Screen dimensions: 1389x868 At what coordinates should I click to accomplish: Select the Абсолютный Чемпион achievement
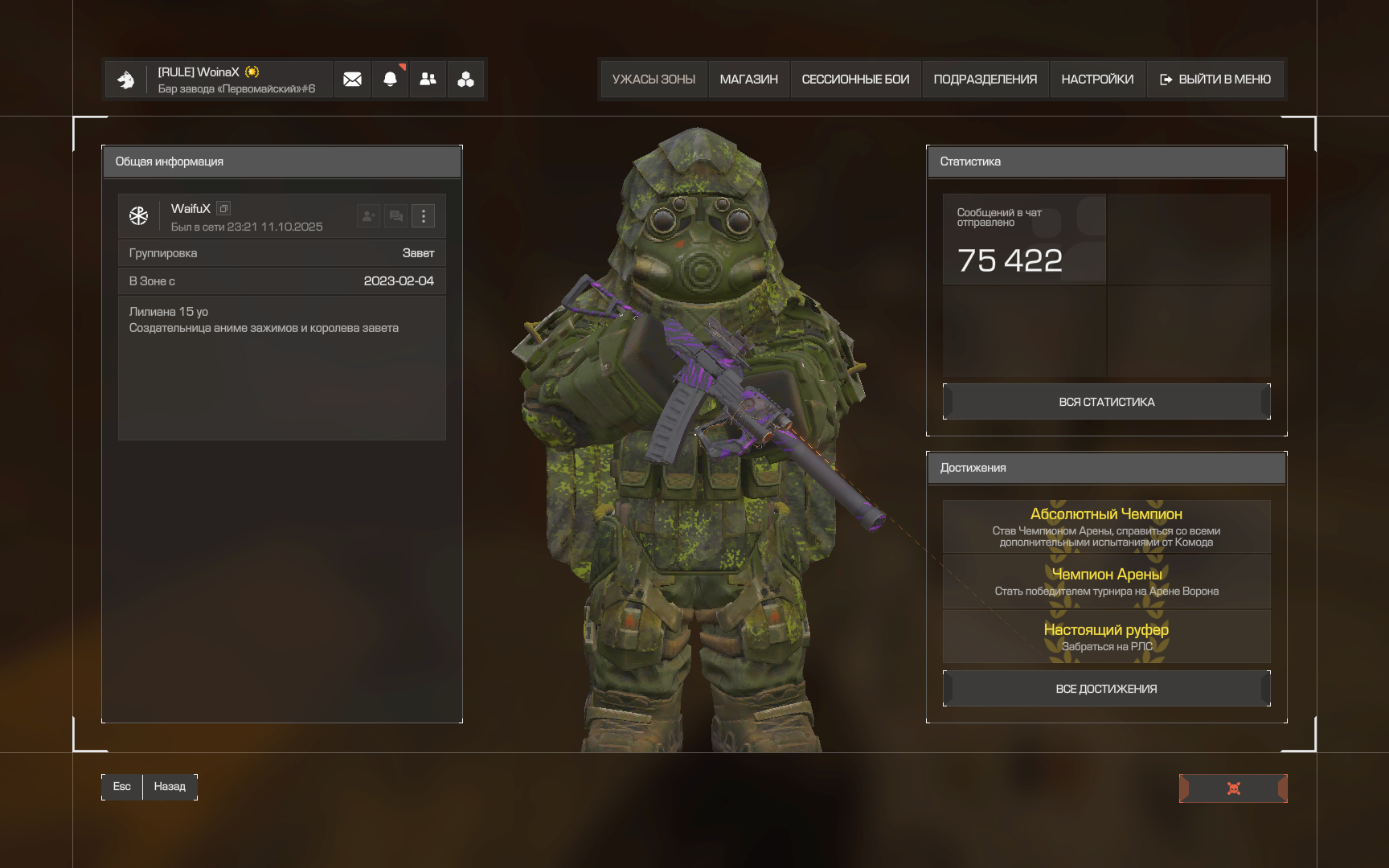click(1106, 526)
